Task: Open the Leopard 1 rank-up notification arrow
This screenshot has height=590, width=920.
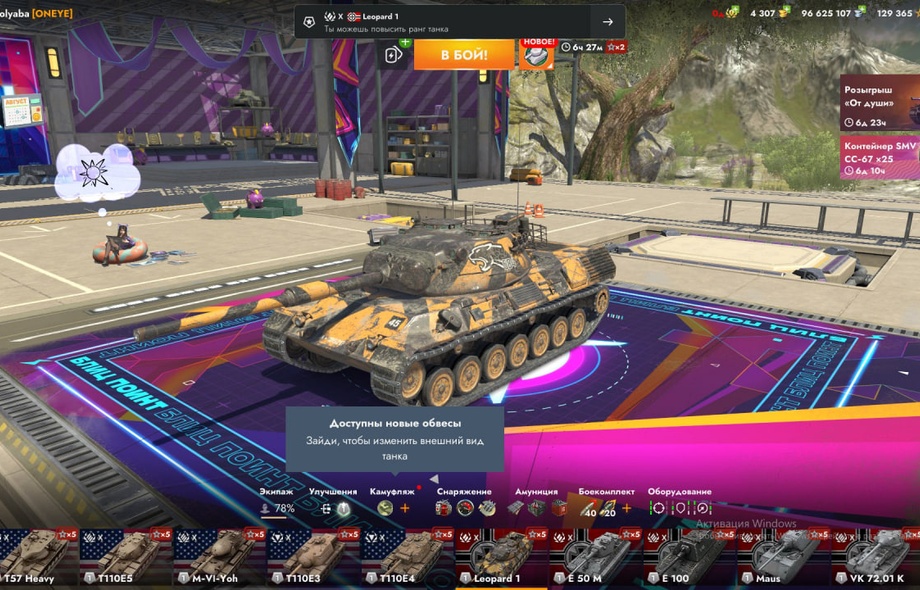Action: click(607, 22)
